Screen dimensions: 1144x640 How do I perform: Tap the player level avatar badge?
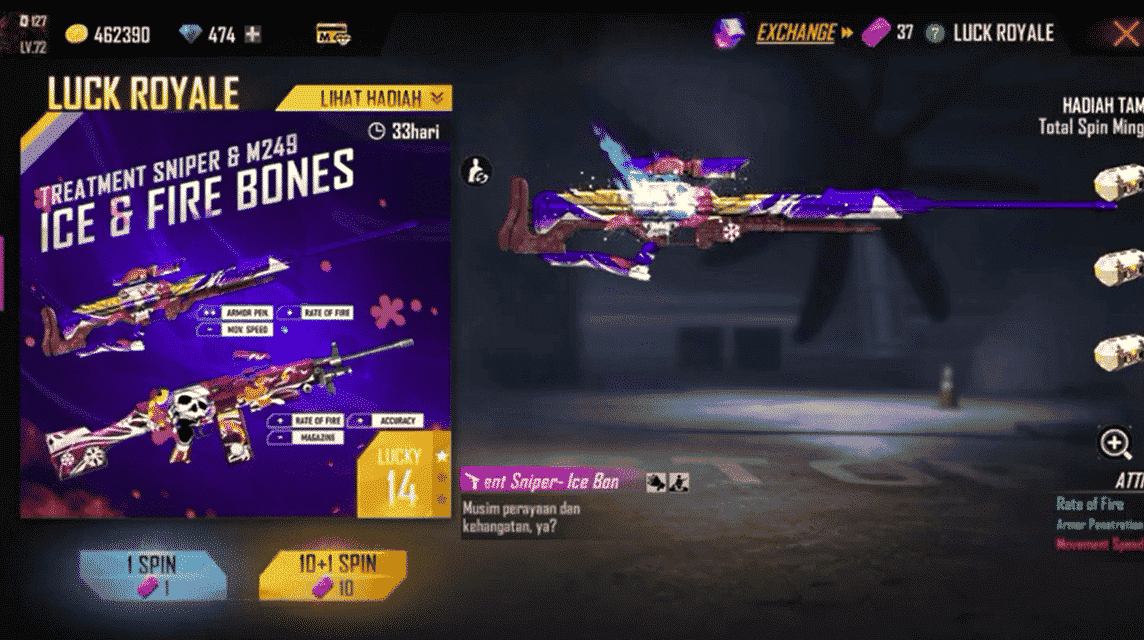coord(22,33)
